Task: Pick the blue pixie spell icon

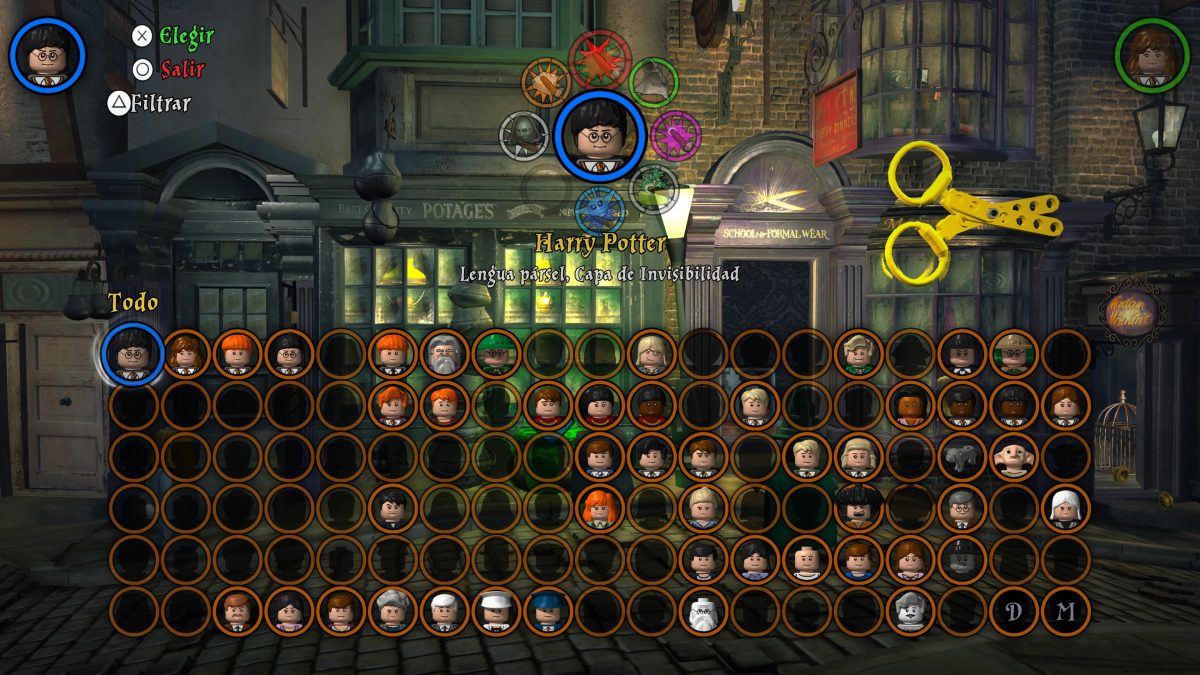Action: pos(600,211)
